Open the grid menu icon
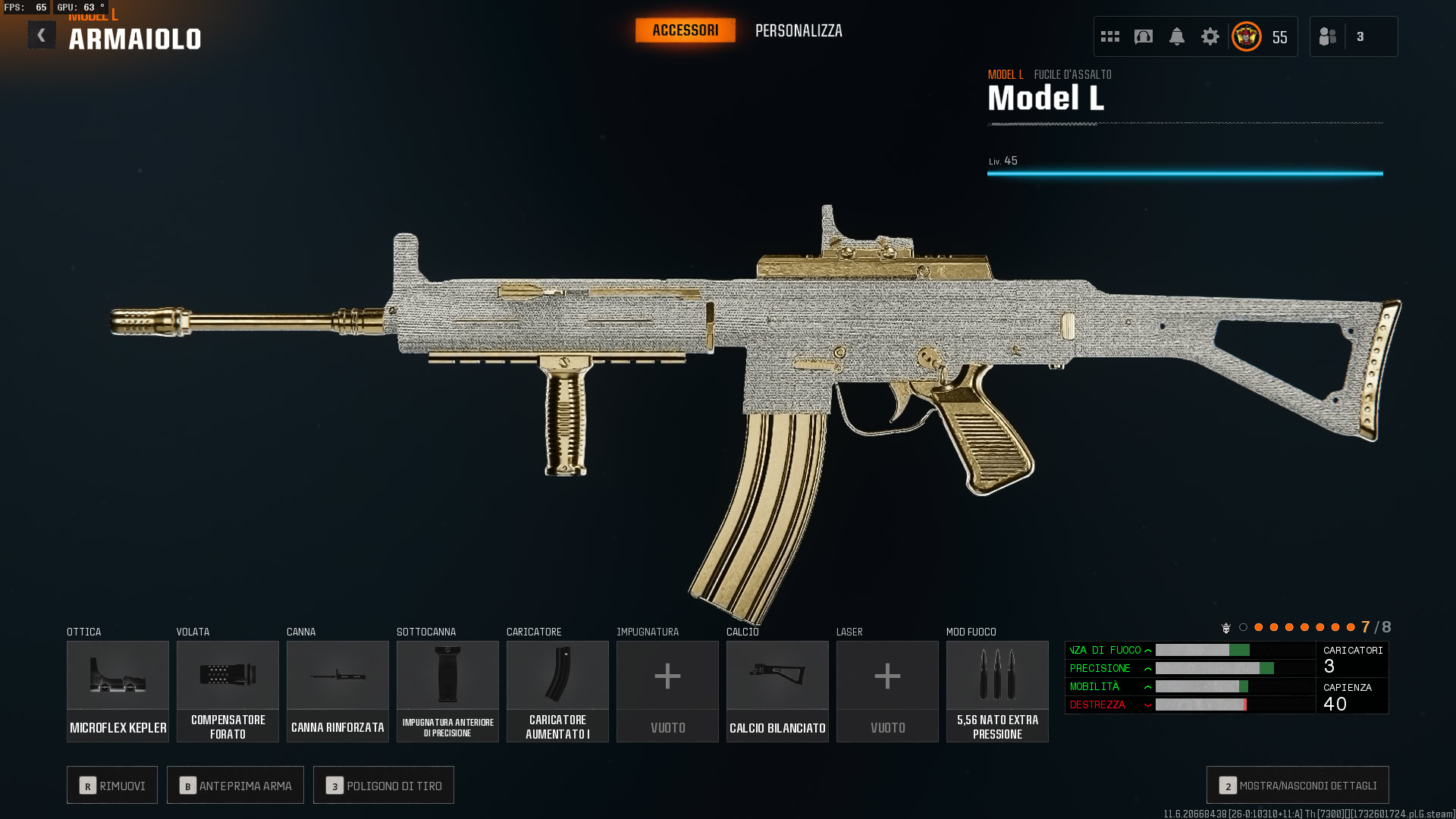 pyautogui.click(x=1110, y=36)
